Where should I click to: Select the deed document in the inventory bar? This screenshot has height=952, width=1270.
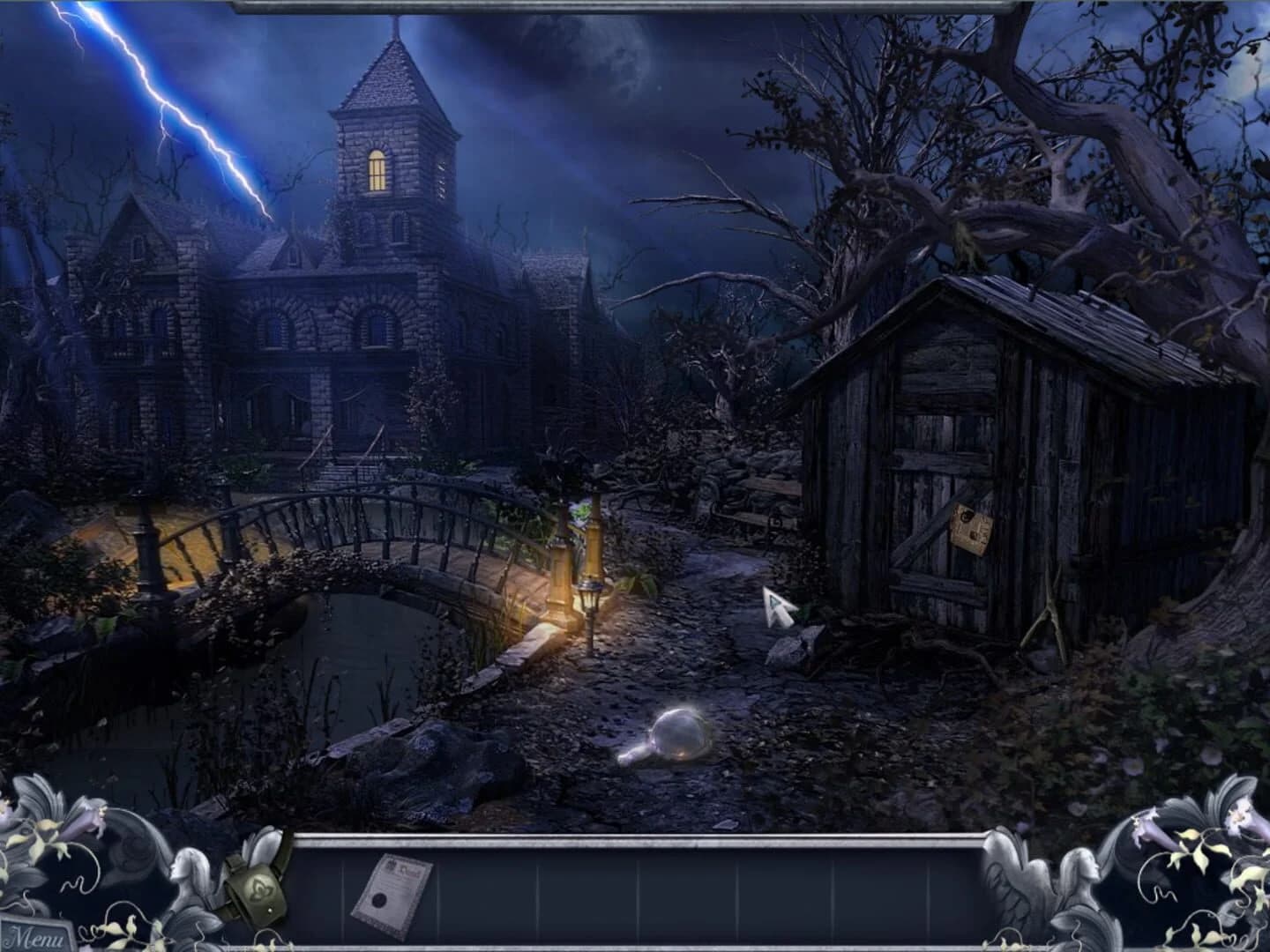[x=392, y=890]
